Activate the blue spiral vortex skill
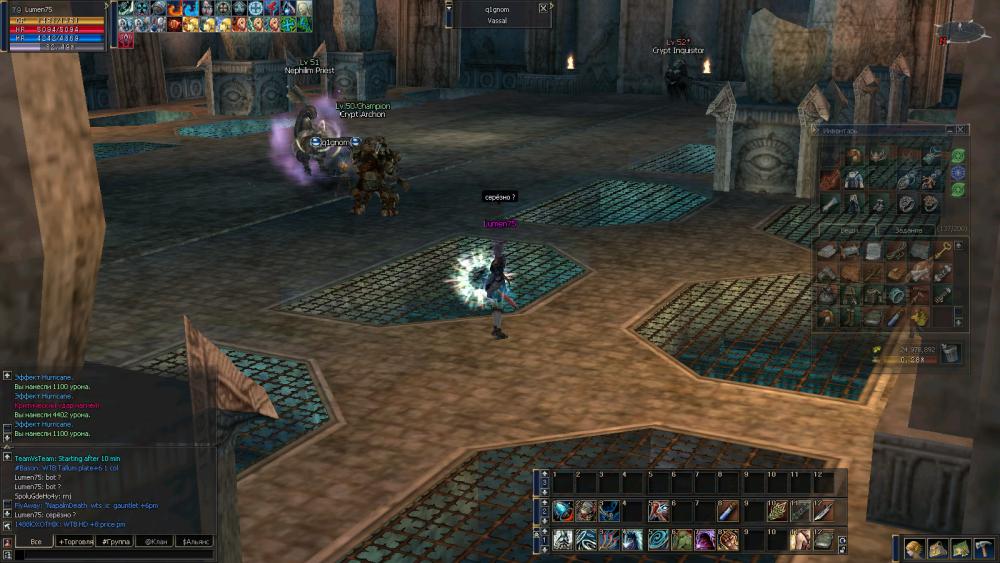 (659, 540)
